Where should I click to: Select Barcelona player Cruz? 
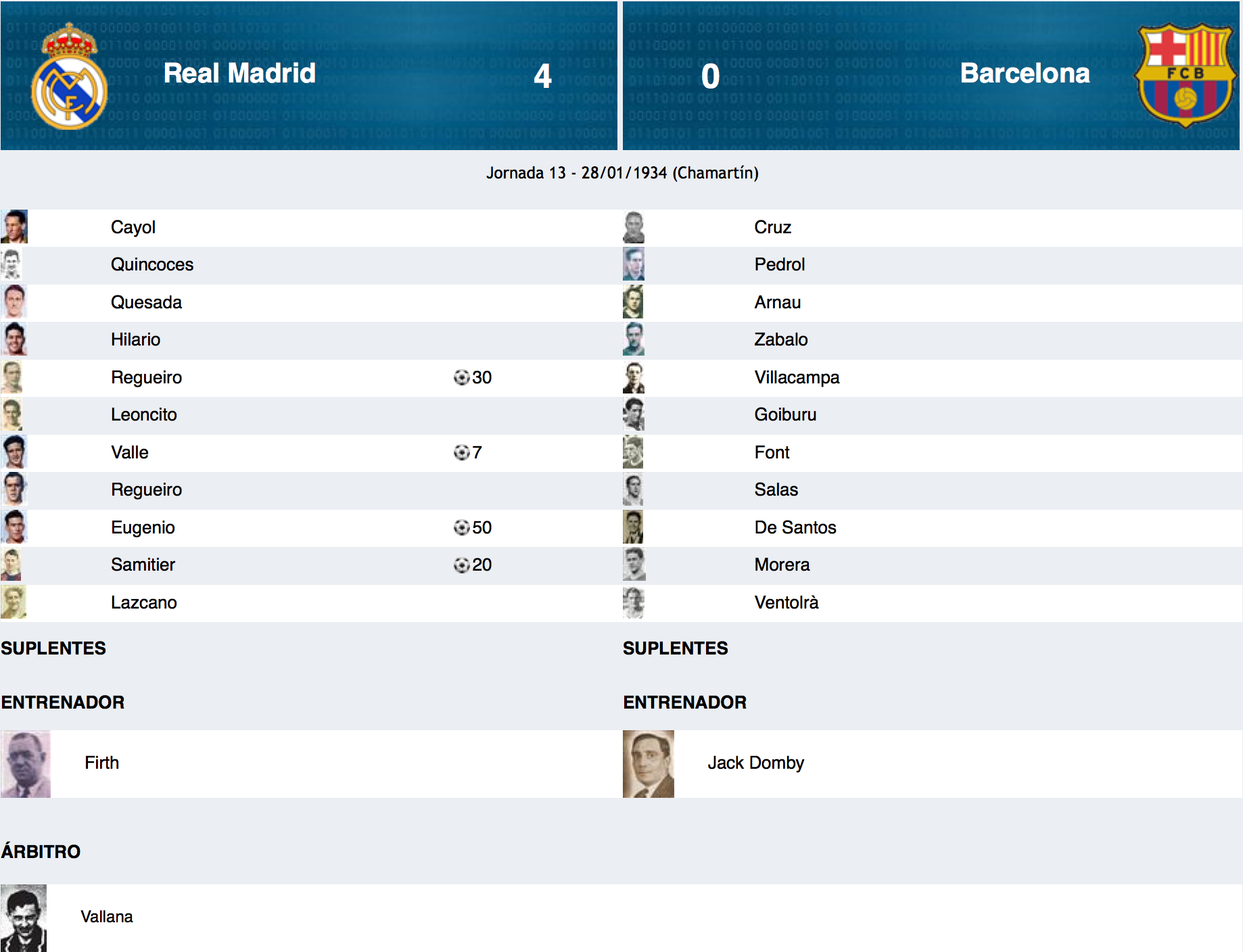point(772,228)
